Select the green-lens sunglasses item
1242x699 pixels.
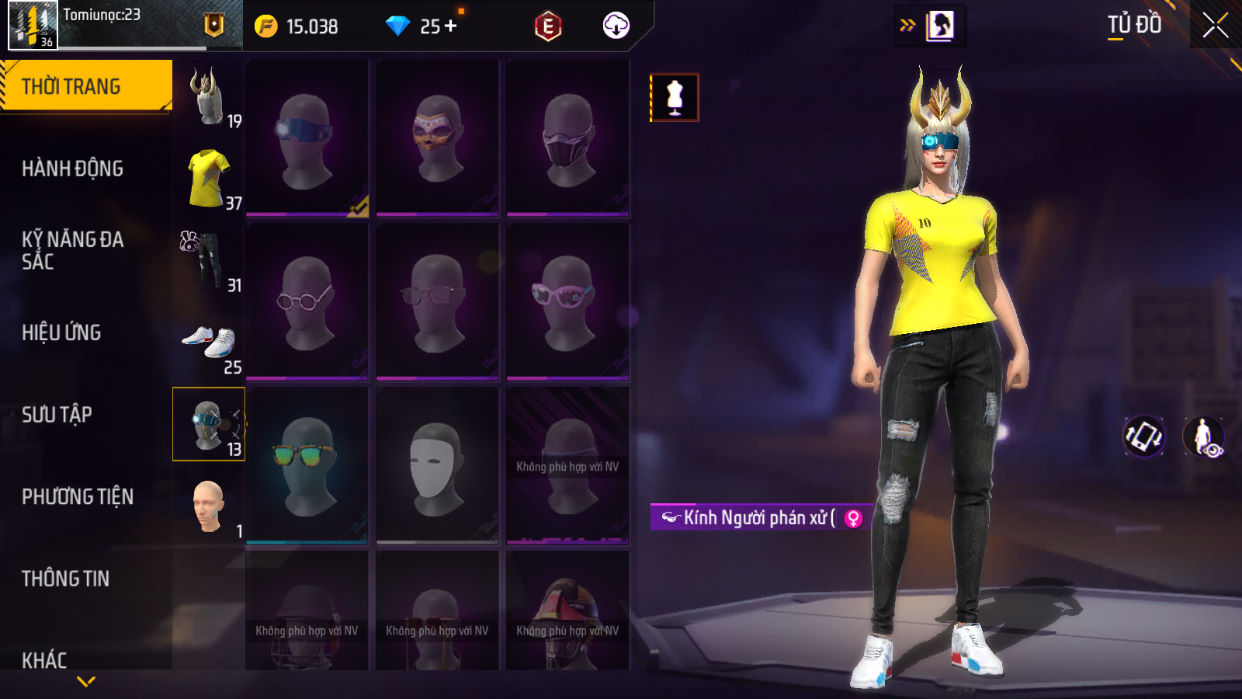(x=307, y=465)
